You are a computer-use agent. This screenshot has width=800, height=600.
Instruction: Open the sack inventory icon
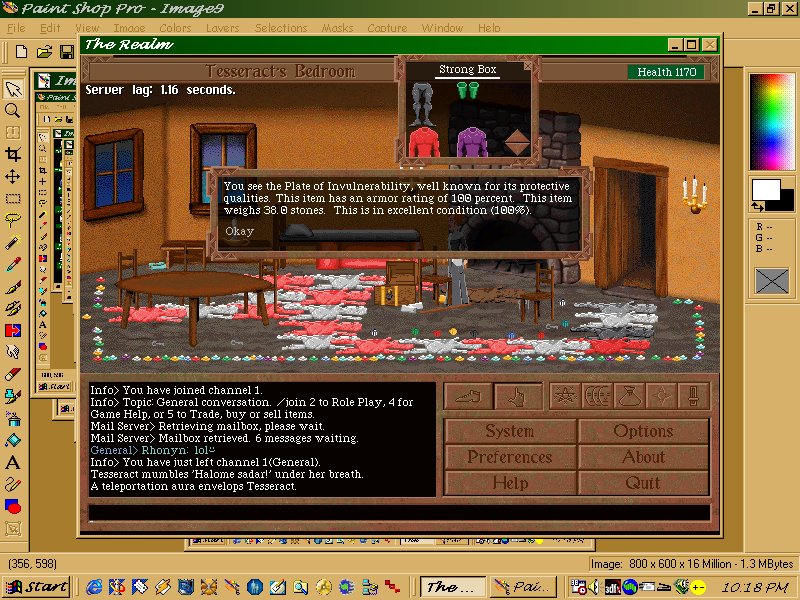(x=629, y=397)
